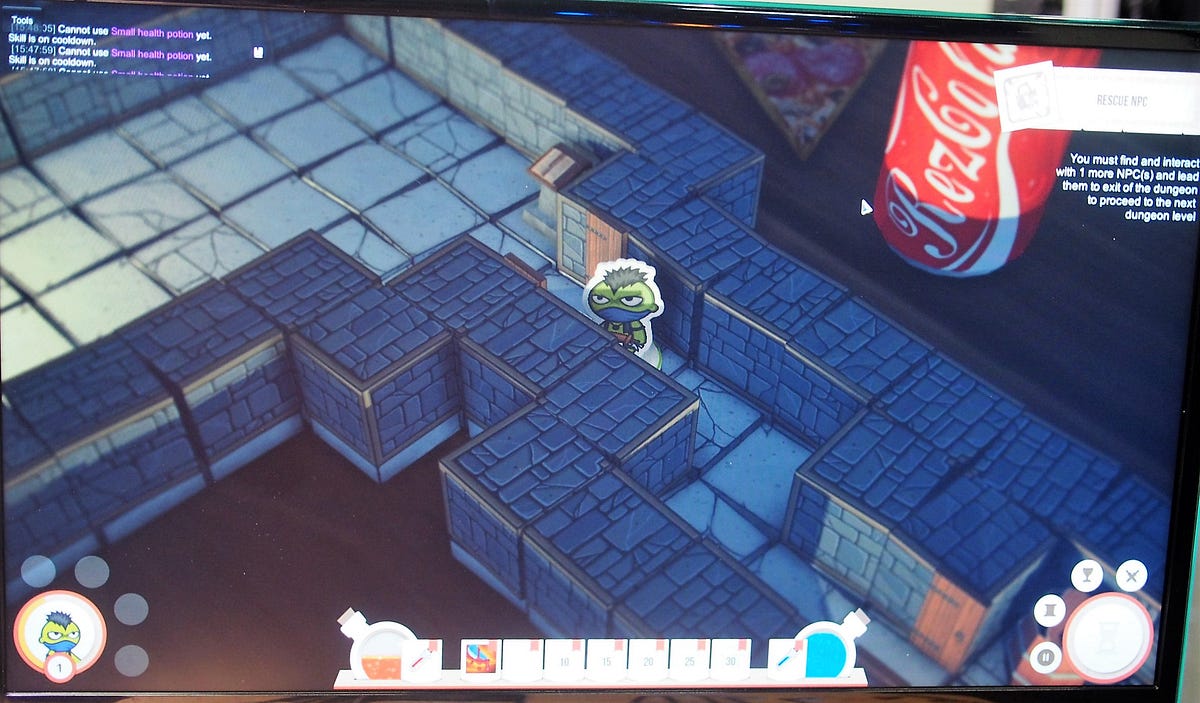The height and width of the screenshot is (703, 1200).
Task: Click the round X button
Action: click(x=1131, y=576)
